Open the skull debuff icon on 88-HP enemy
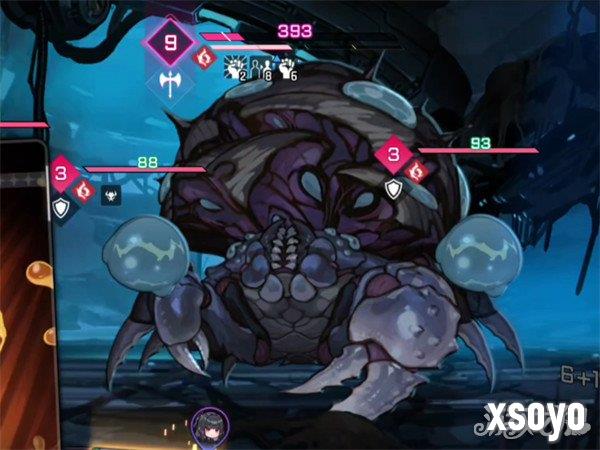This screenshot has width=600, height=450. point(109,193)
